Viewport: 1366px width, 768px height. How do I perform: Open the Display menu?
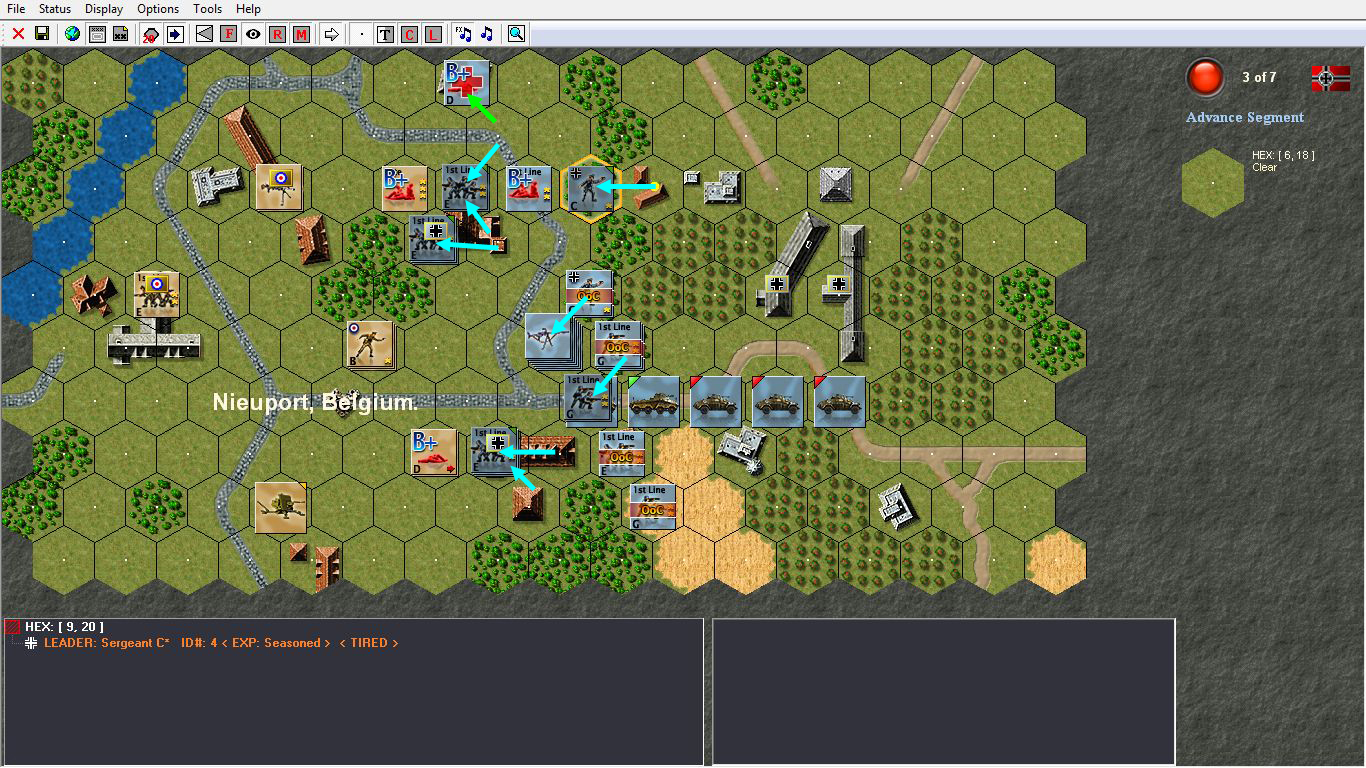(x=103, y=8)
